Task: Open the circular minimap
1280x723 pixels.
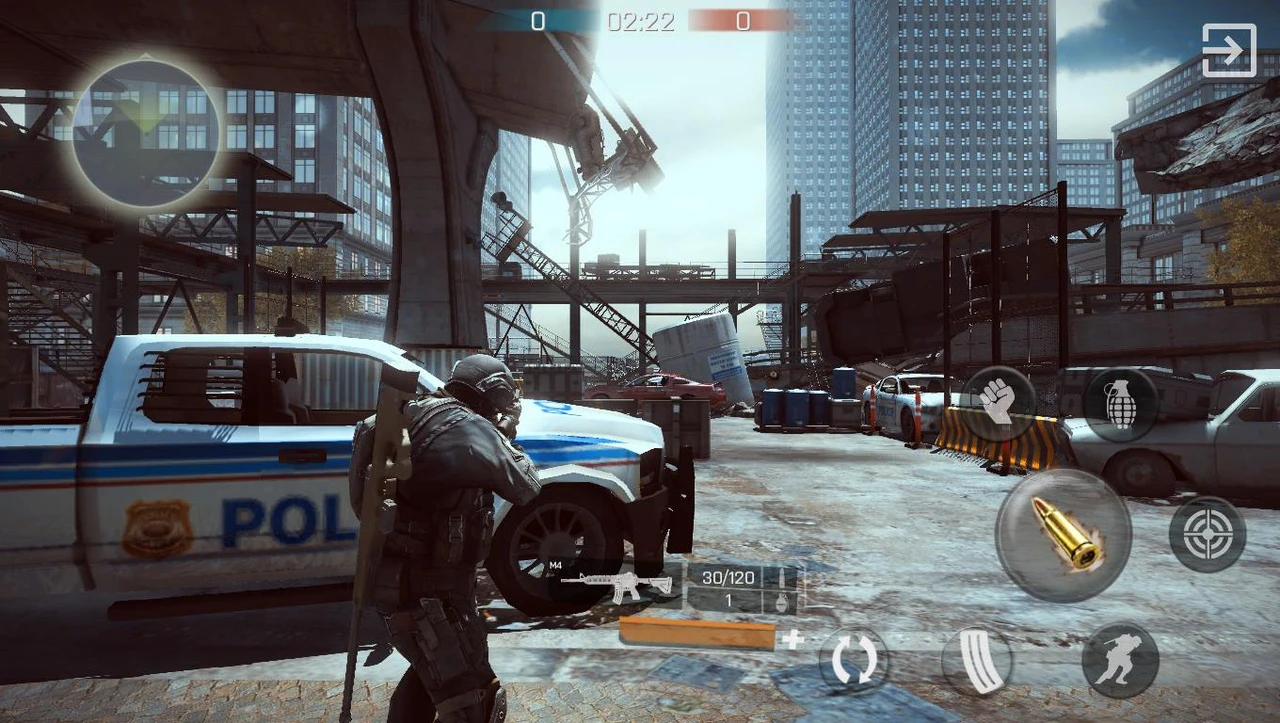Action: click(146, 133)
